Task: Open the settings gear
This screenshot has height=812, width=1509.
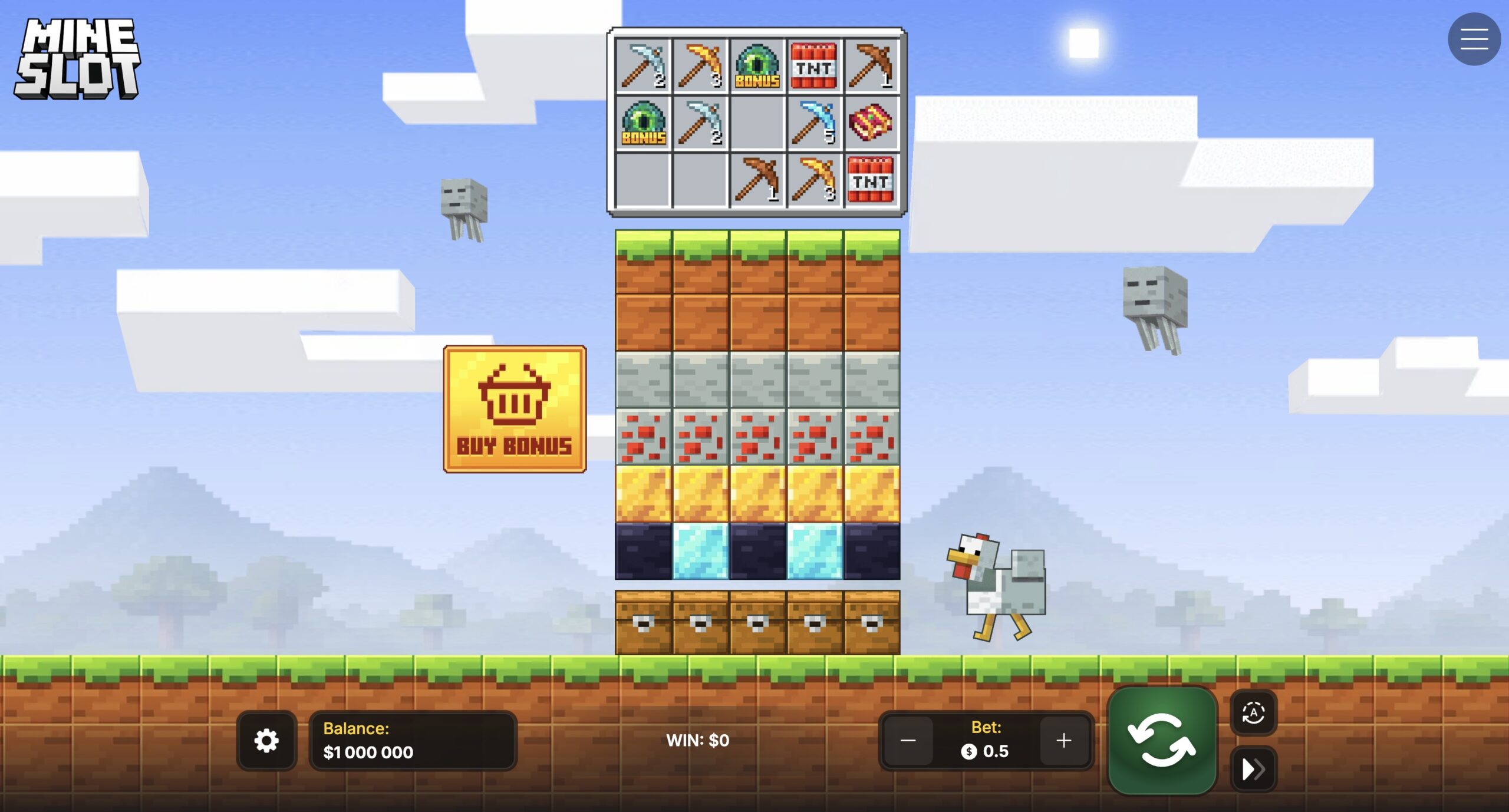Action: coord(267,740)
